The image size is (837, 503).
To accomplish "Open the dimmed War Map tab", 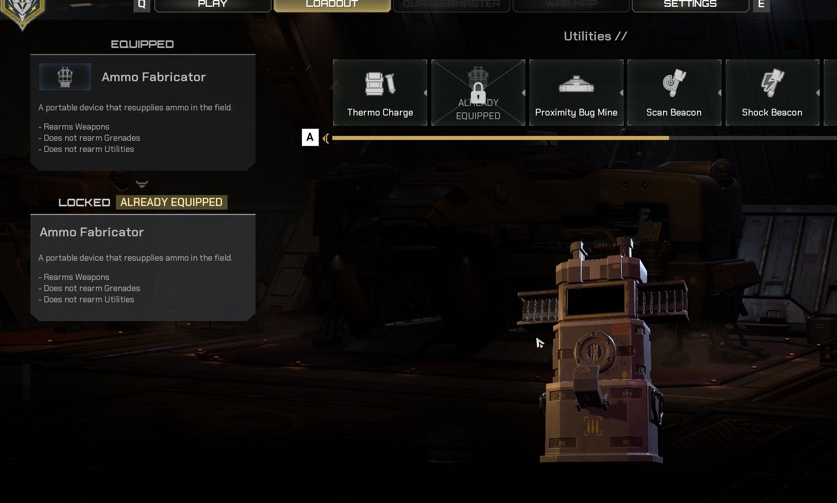I will point(571,5).
